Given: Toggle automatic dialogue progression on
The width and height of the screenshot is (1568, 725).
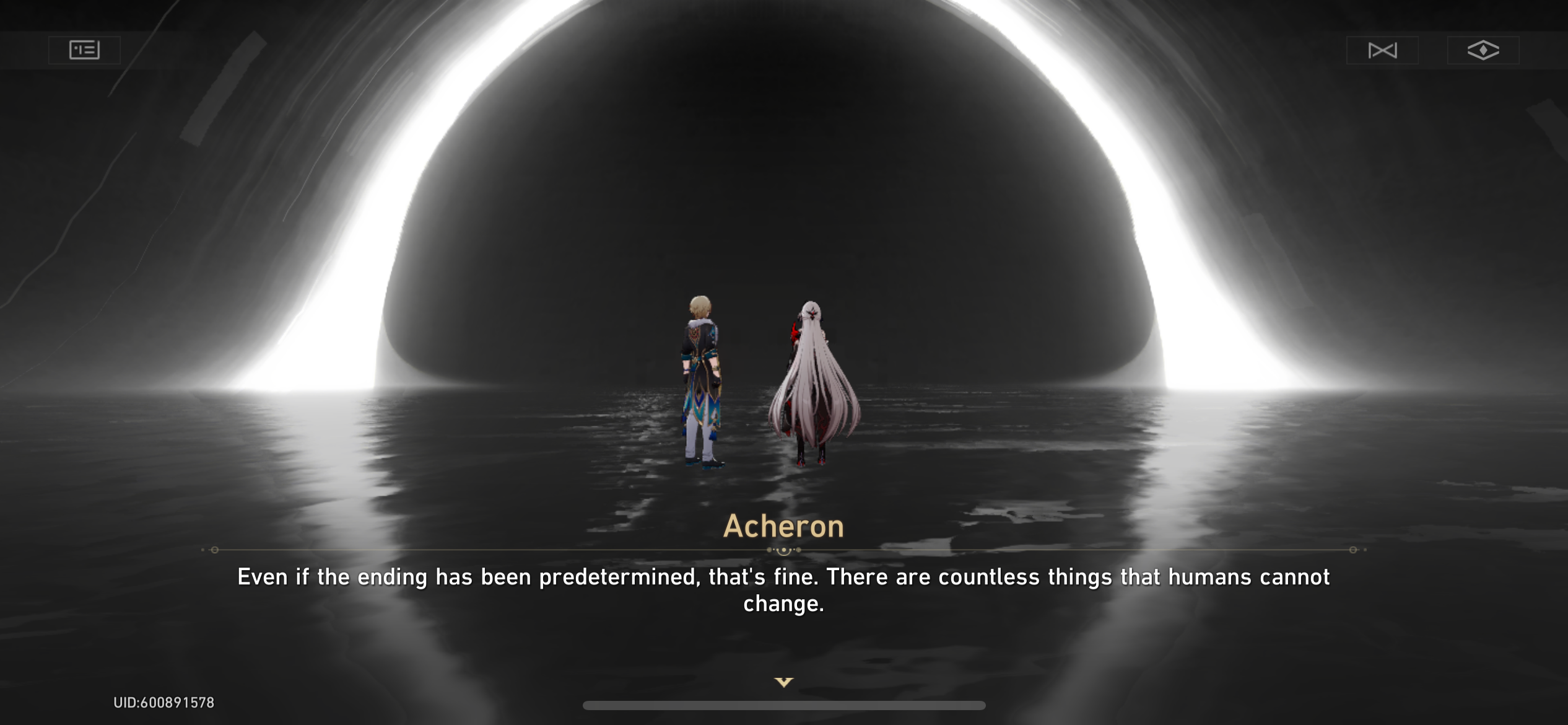Looking at the screenshot, I should [x=1383, y=50].
